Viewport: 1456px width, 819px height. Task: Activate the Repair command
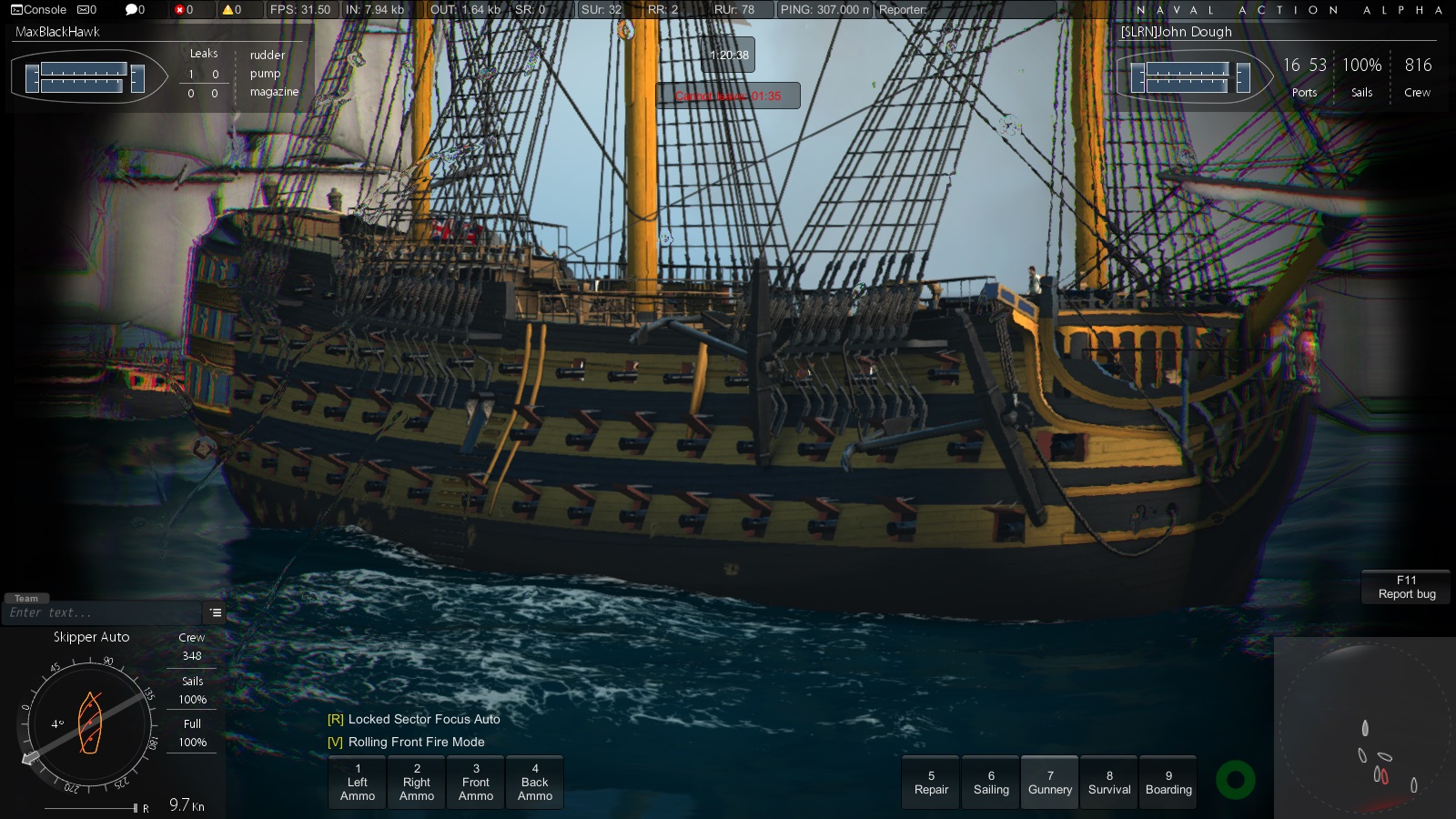coord(931,783)
